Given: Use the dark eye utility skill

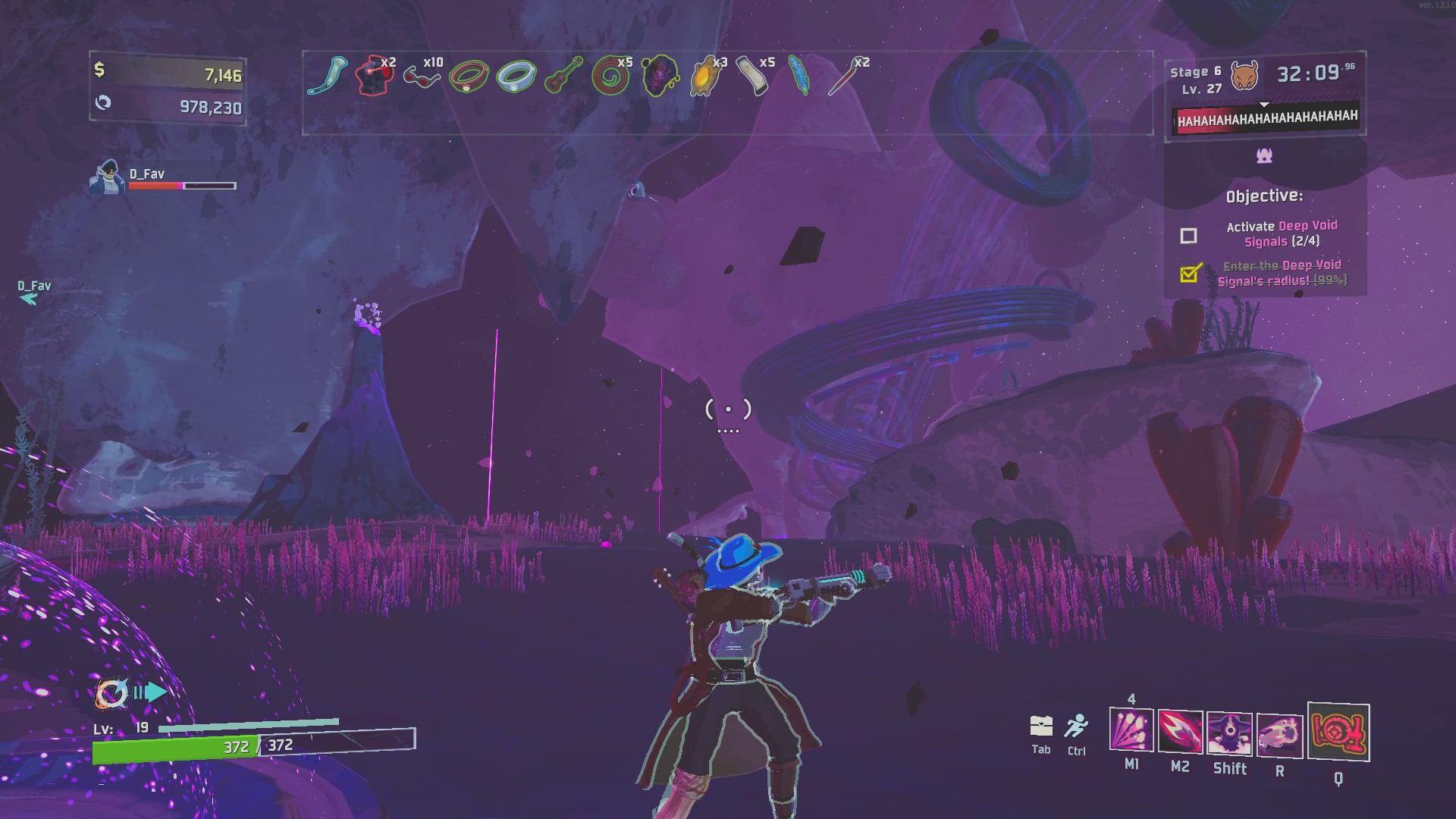Looking at the screenshot, I should pyautogui.click(x=1229, y=733).
